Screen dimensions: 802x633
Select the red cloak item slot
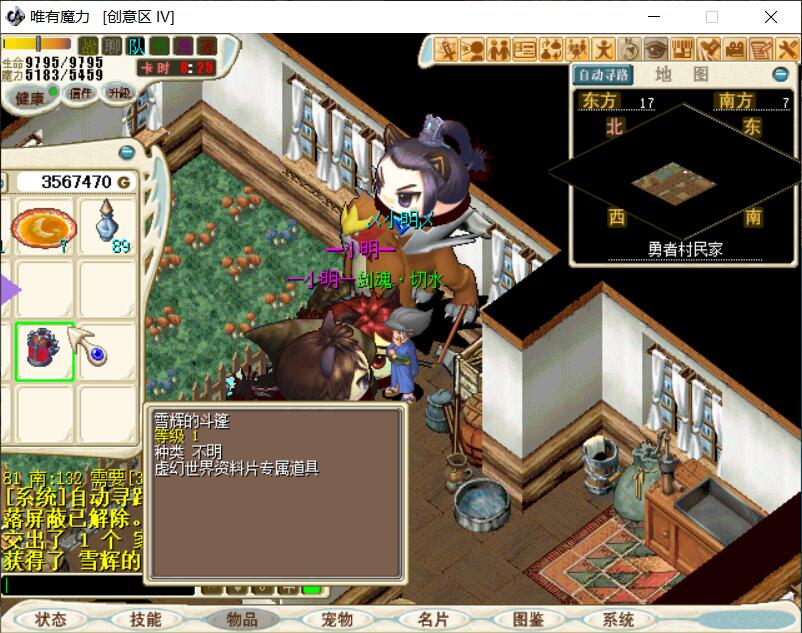coord(44,350)
